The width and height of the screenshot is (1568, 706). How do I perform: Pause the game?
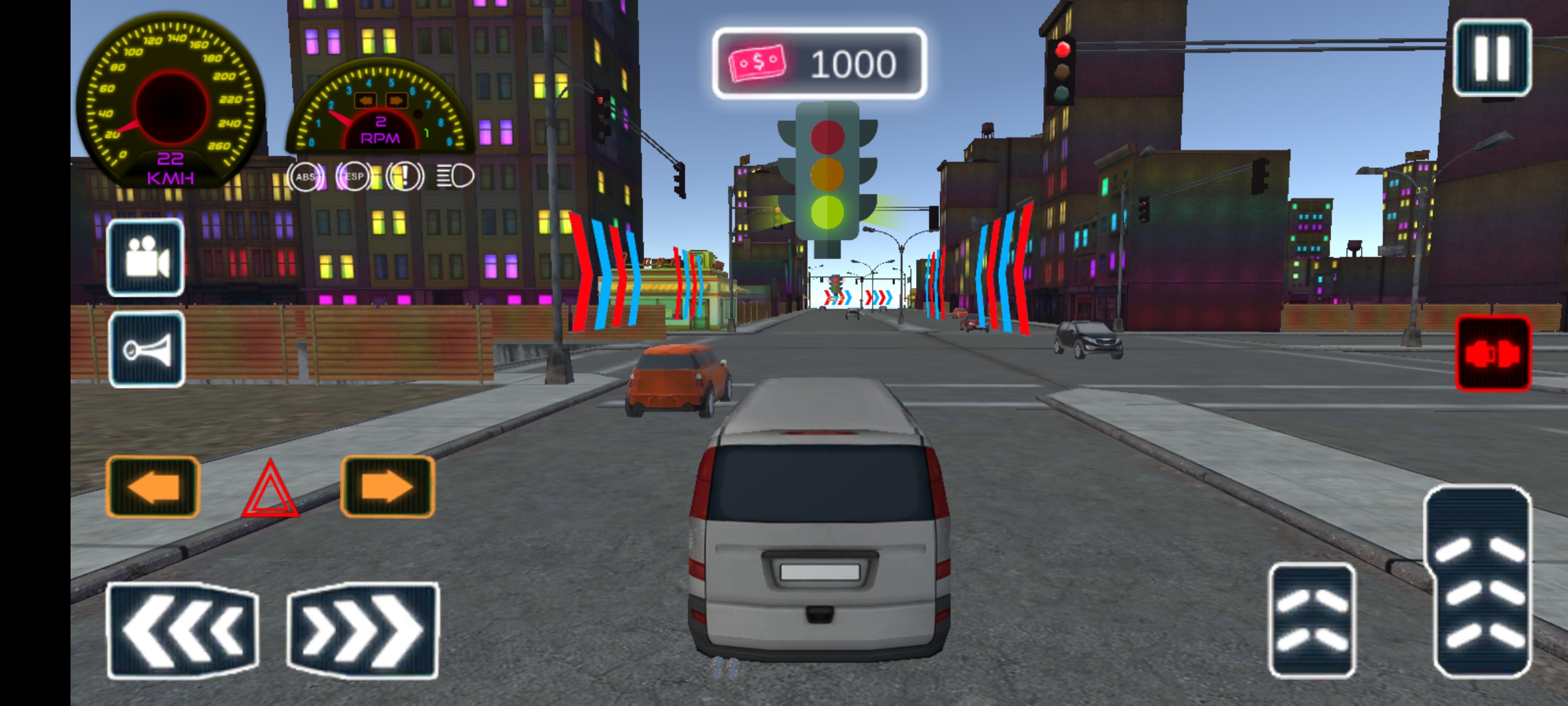tap(1492, 58)
